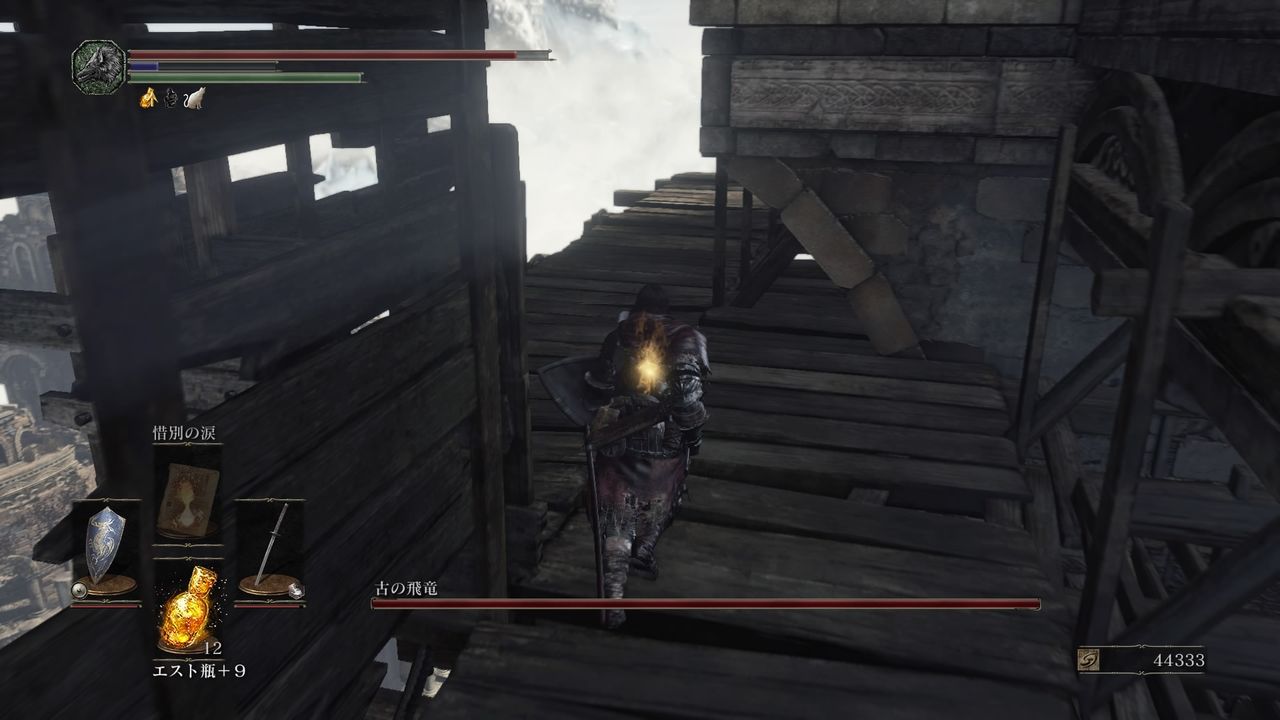The image size is (1280, 720).
Task: Click the Estus count number 12
Action: point(213,647)
